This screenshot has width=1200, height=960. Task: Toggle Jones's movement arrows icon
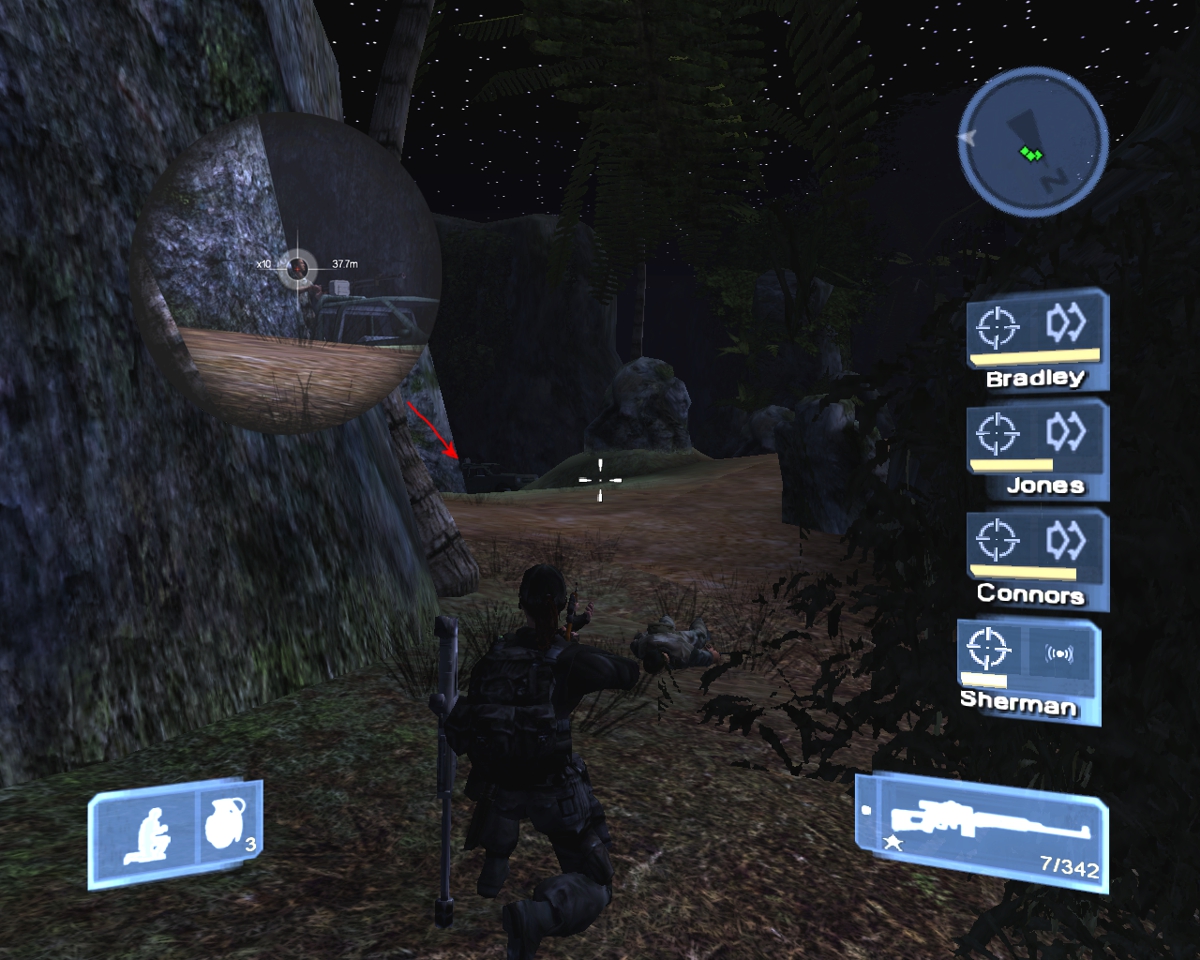click(1066, 432)
